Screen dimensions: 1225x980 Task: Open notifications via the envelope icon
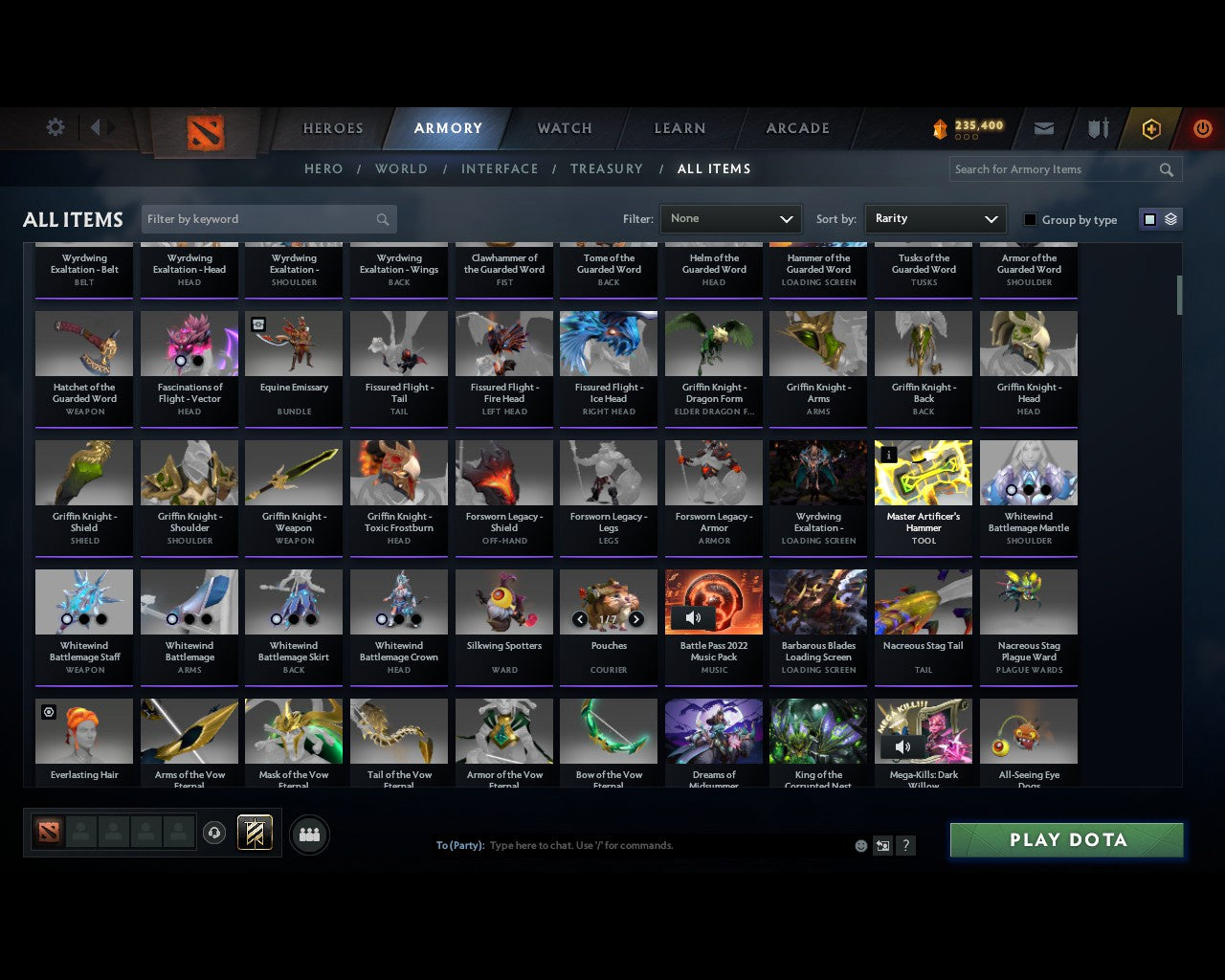click(x=1043, y=128)
